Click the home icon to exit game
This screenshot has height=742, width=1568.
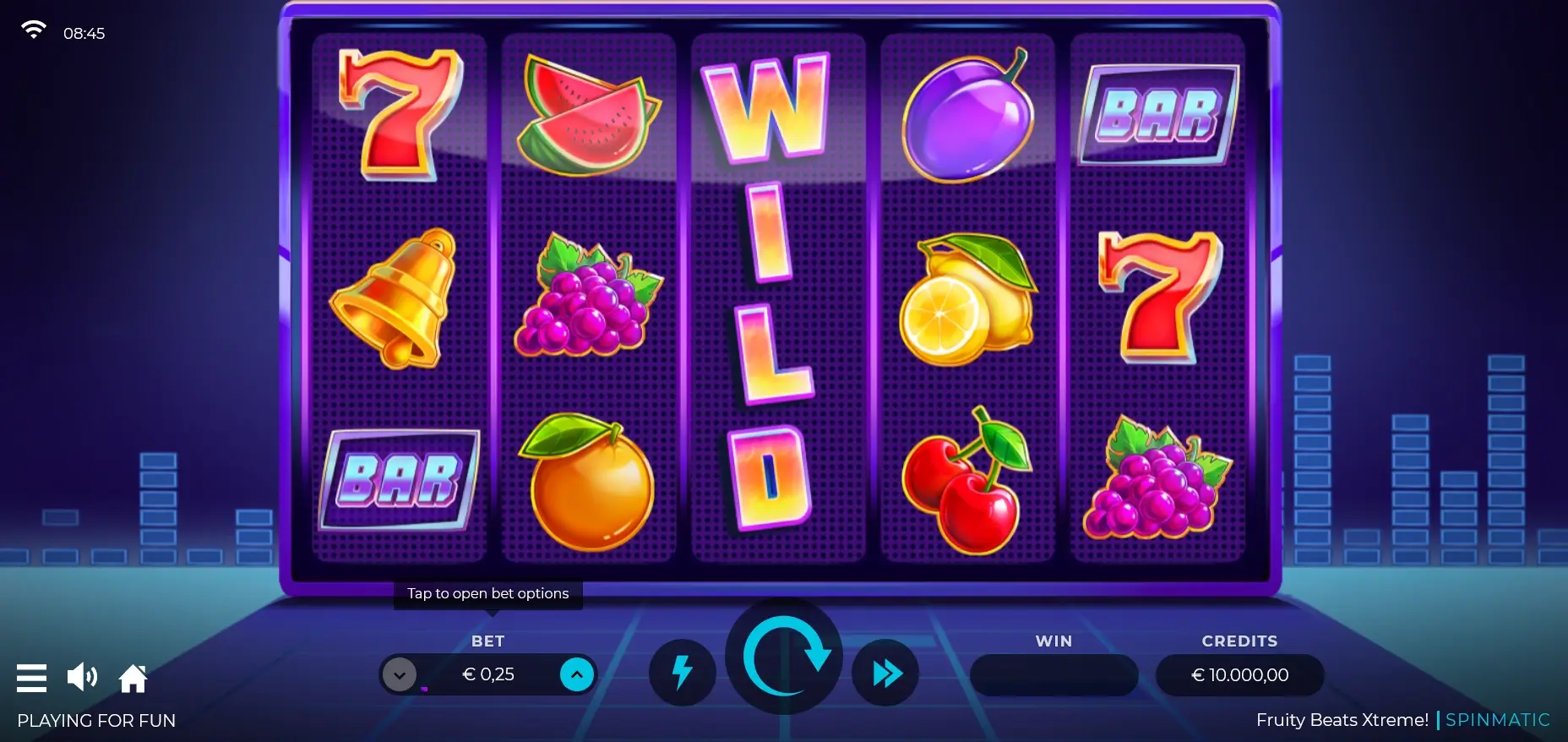click(133, 677)
